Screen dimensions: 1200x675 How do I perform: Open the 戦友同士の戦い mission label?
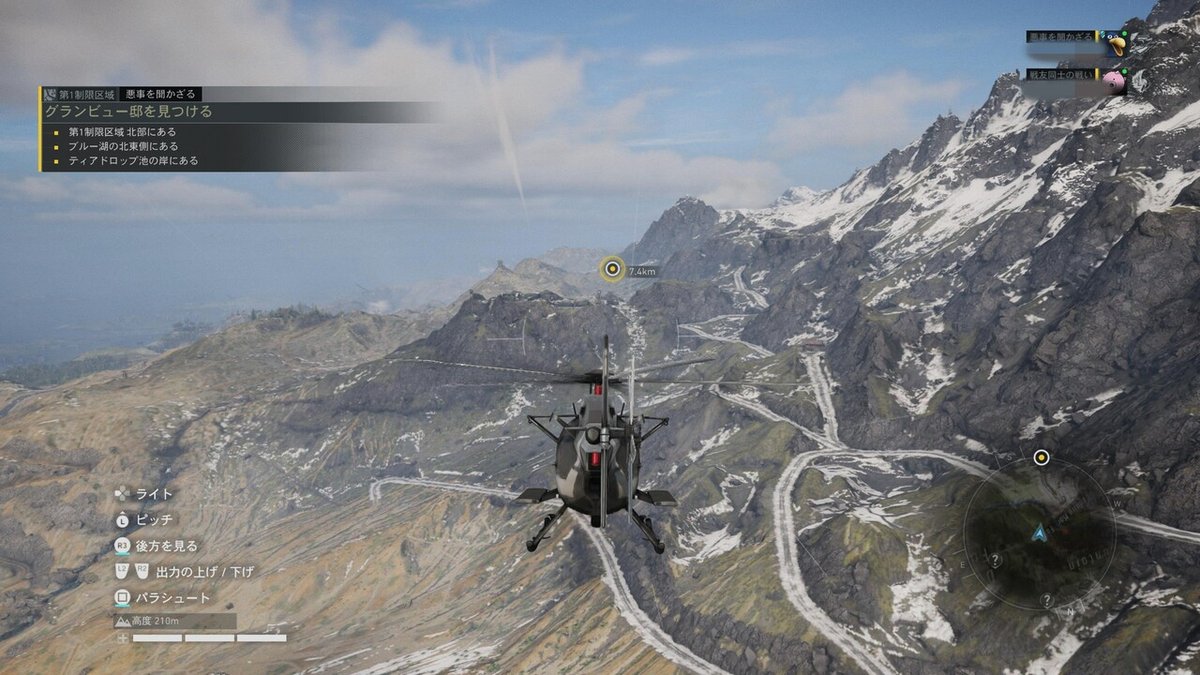tap(1062, 74)
